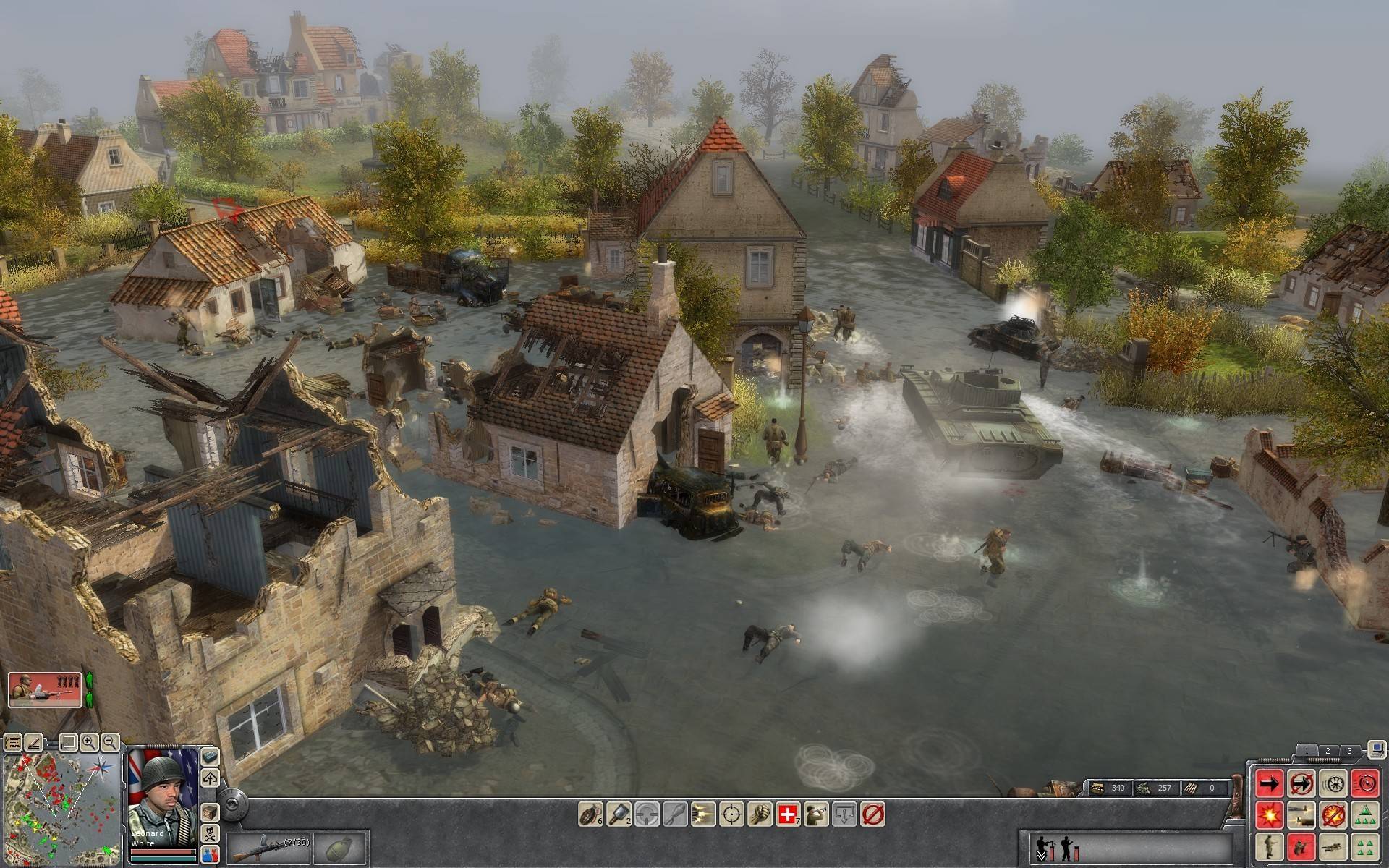
Task: Set the prone soldier stance
Action: click(x=1333, y=846)
